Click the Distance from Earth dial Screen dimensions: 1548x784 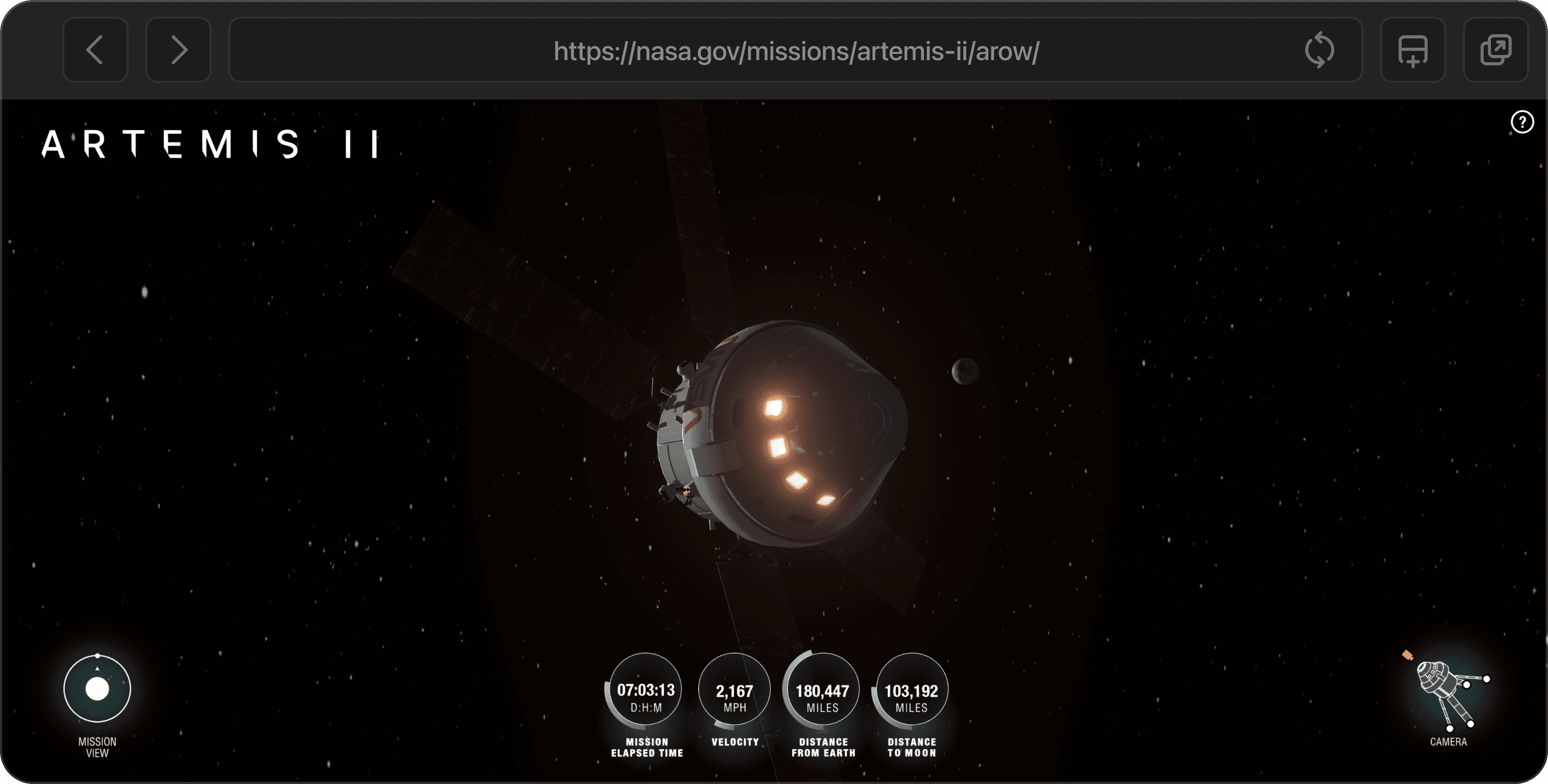822,691
